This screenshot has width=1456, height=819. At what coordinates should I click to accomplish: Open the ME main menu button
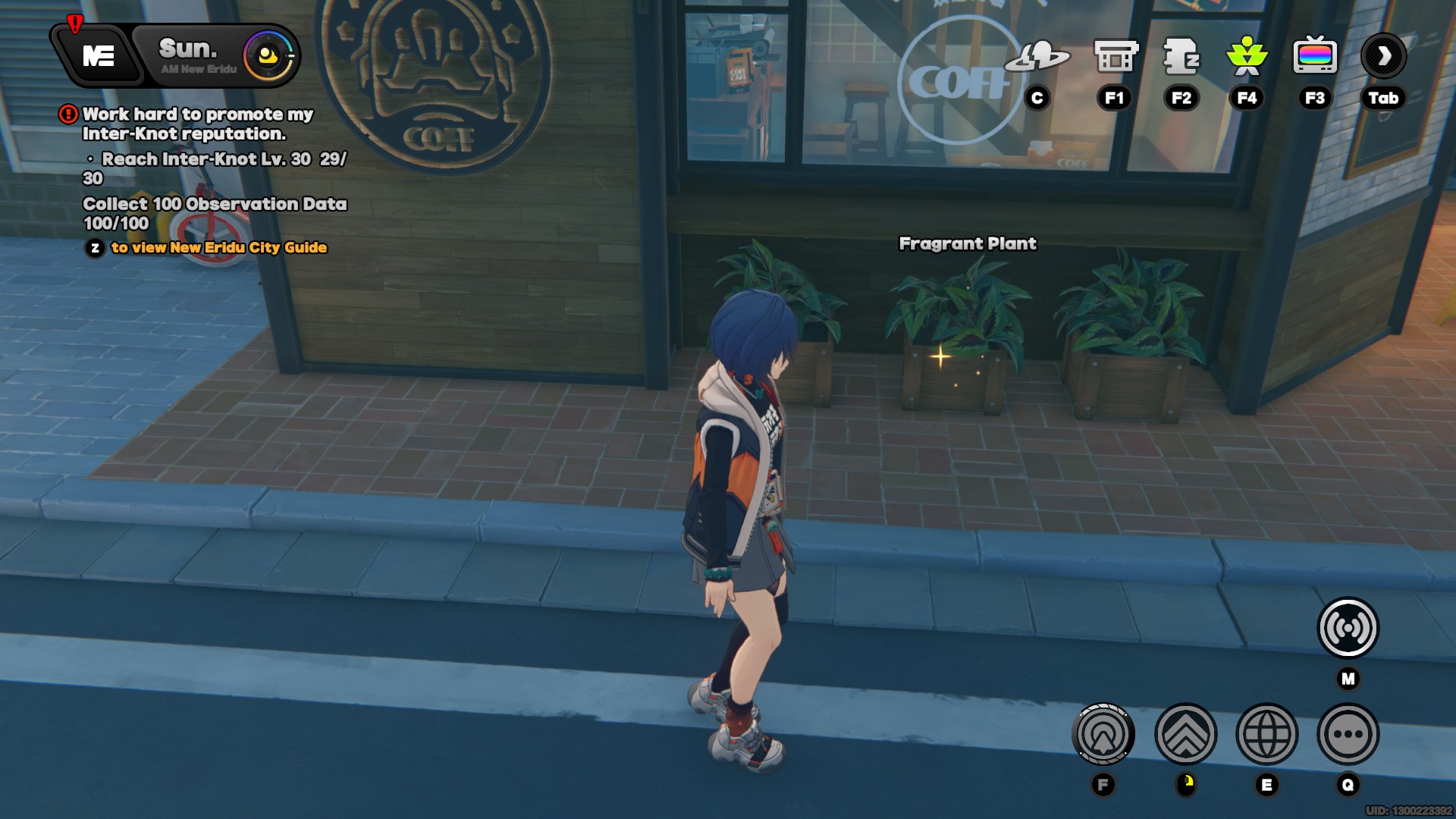(x=99, y=55)
